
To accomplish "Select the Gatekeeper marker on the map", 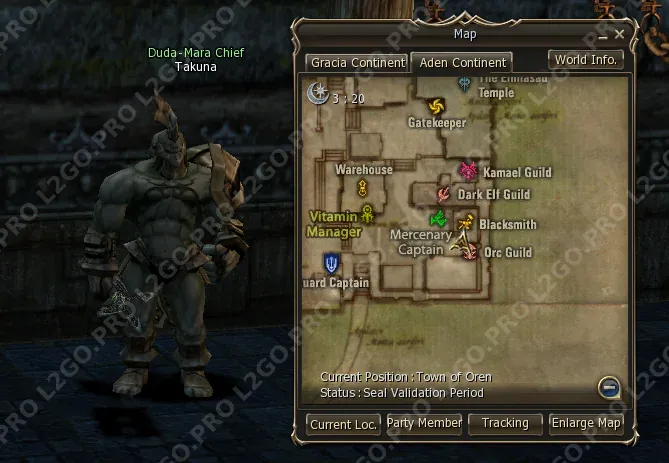I will coord(436,106).
